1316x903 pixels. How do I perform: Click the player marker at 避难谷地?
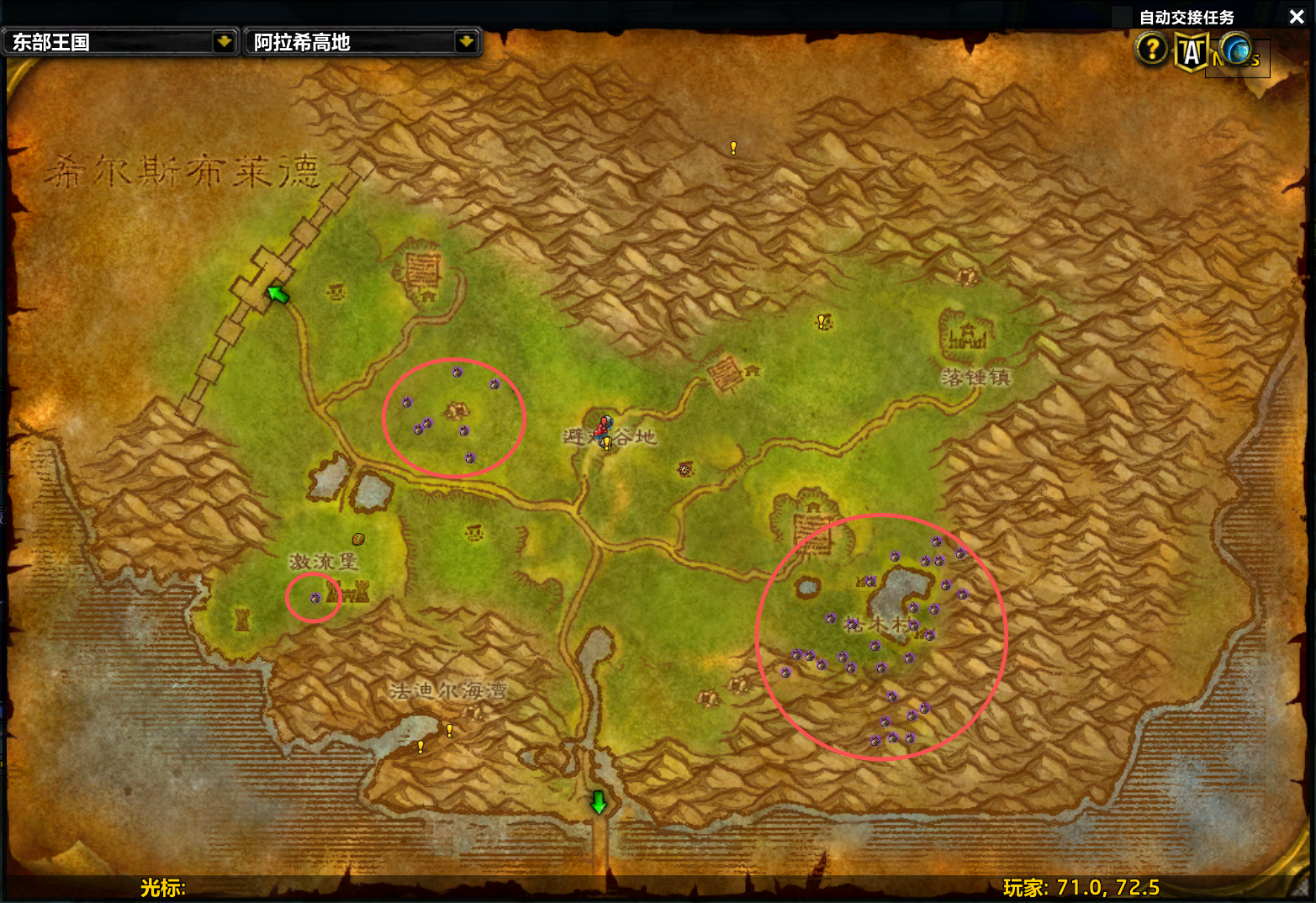[x=603, y=427]
